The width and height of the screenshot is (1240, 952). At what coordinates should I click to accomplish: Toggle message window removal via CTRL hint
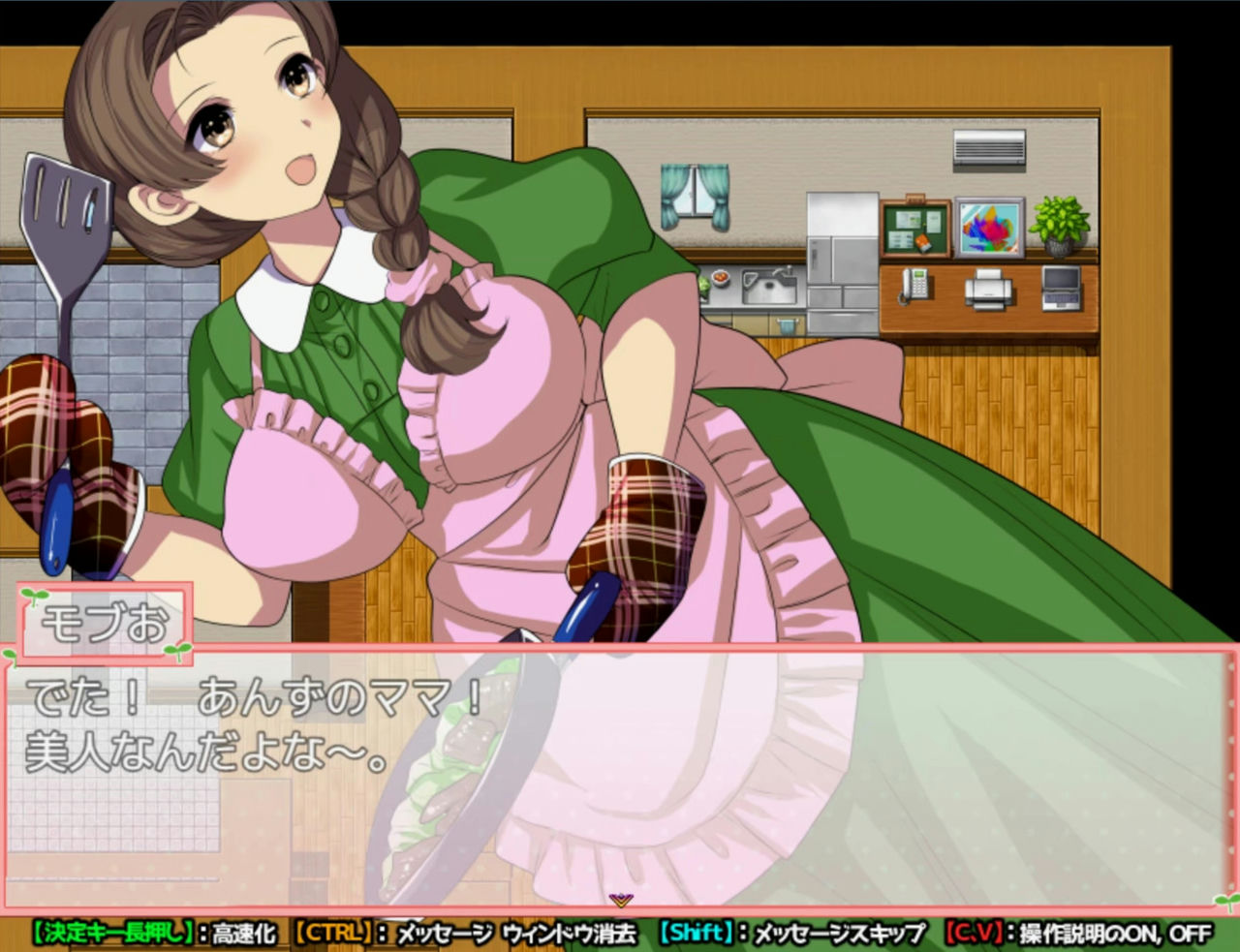coord(331,936)
